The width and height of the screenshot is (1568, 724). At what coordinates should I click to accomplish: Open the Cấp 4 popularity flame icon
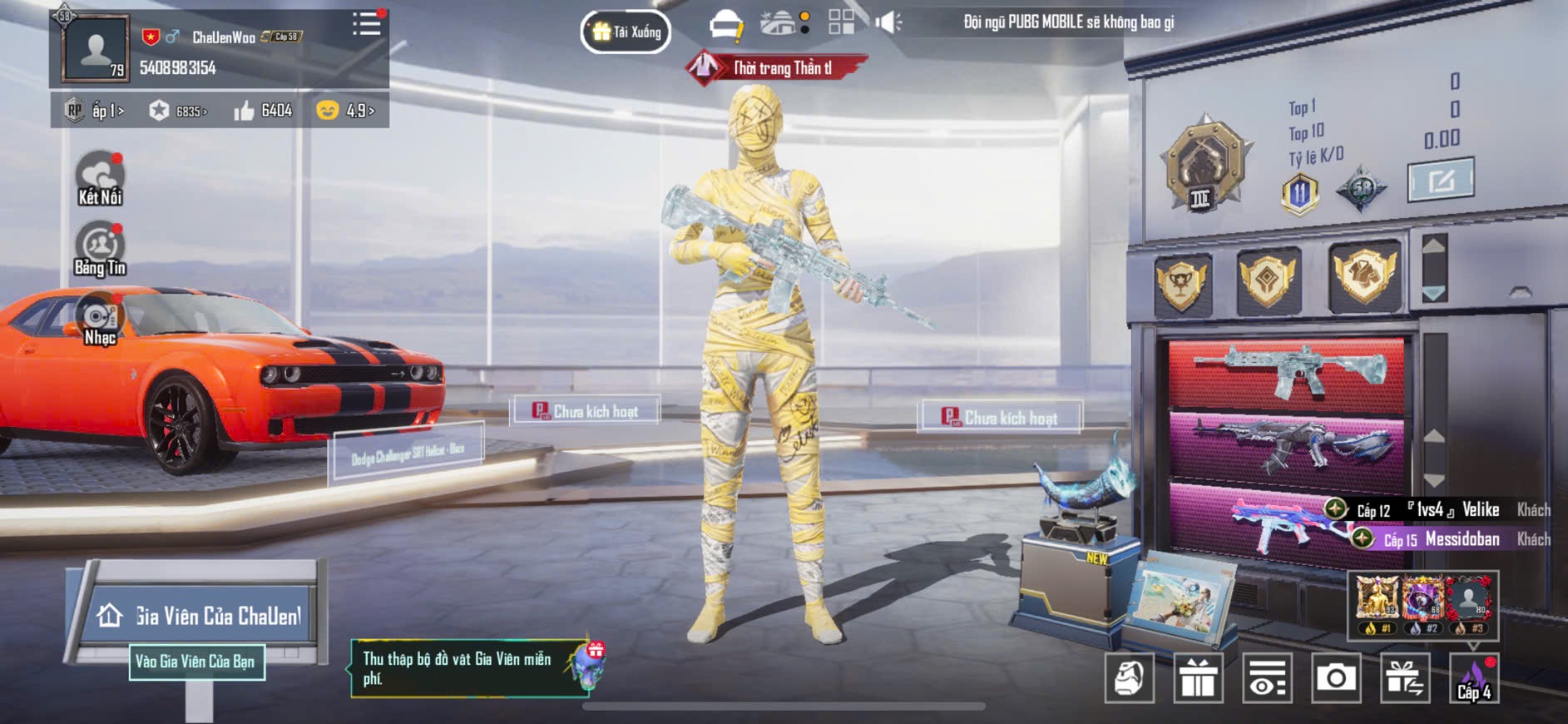pyautogui.click(x=1474, y=678)
